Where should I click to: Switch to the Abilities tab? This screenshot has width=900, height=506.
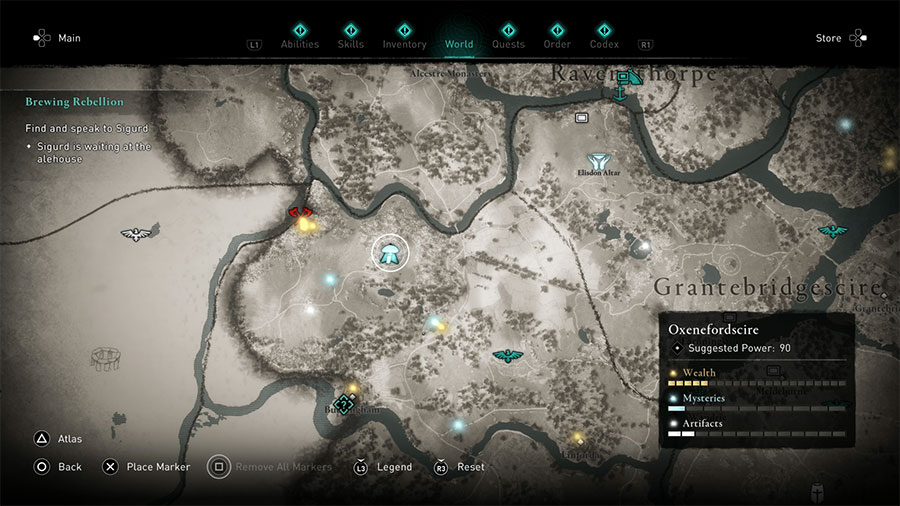click(x=299, y=44)
